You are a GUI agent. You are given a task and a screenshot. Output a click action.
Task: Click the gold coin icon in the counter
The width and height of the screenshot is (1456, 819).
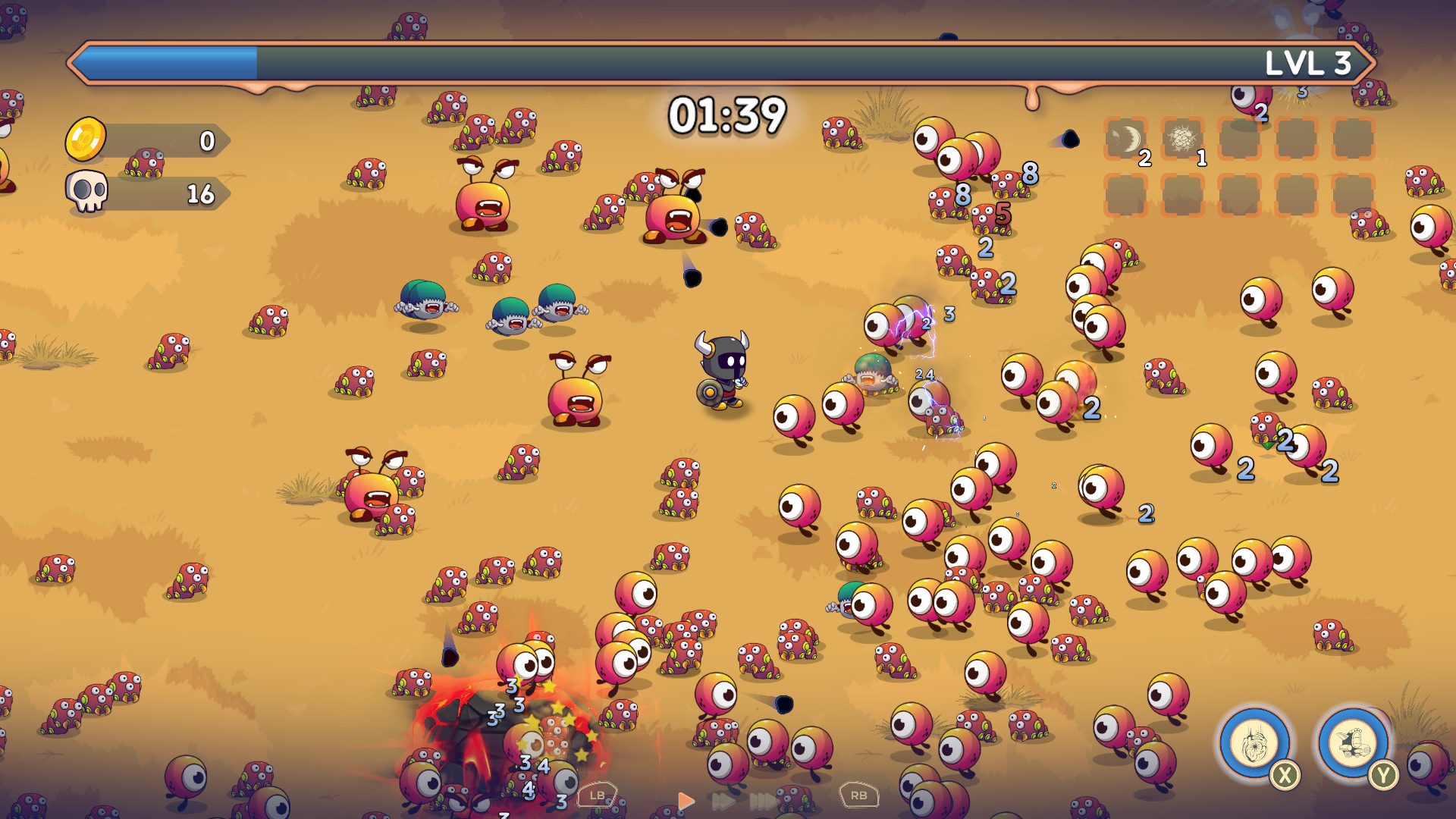tap(86, 140)
